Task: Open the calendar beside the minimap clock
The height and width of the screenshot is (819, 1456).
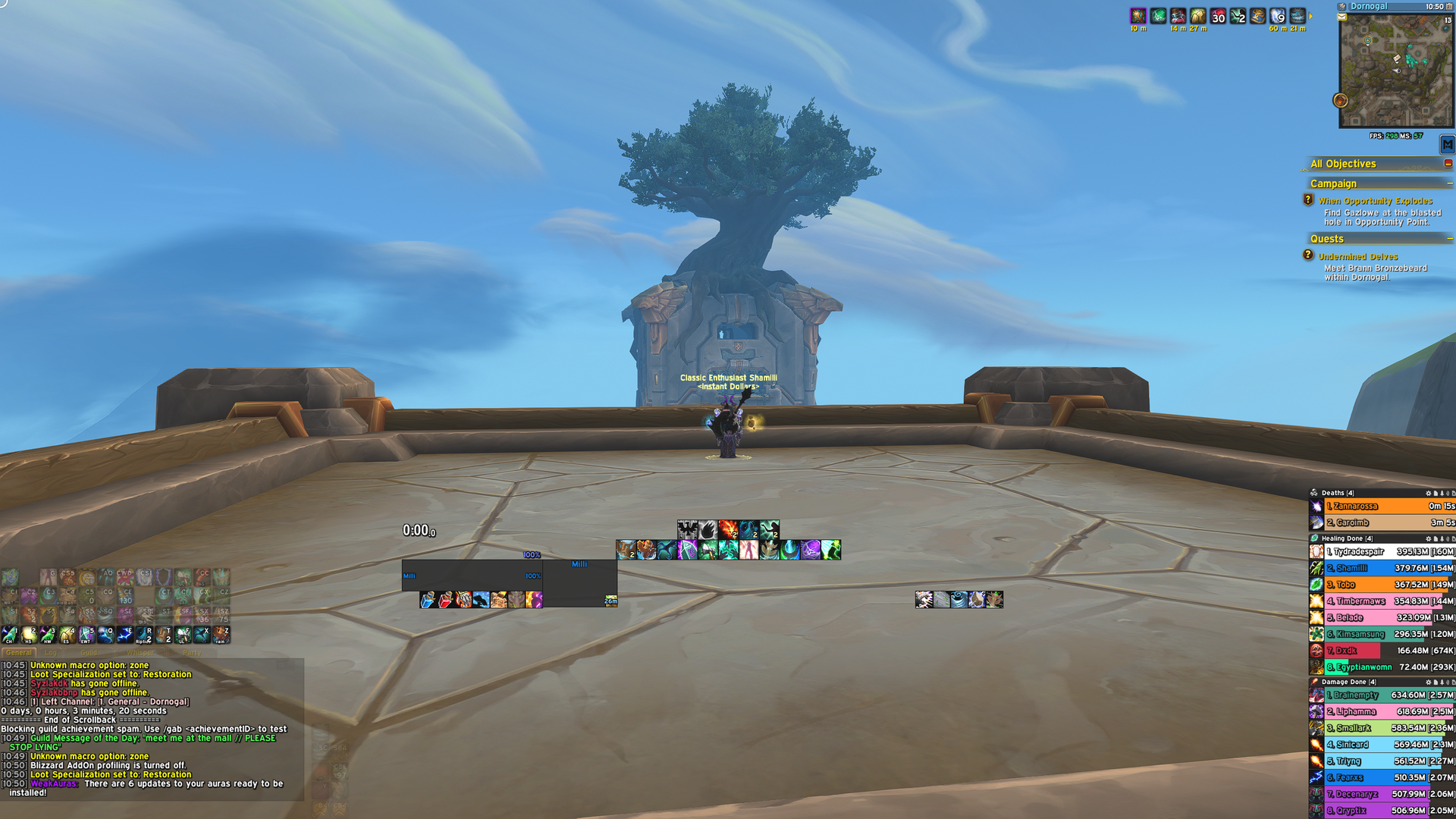Action: click(x=1449, y=6)
